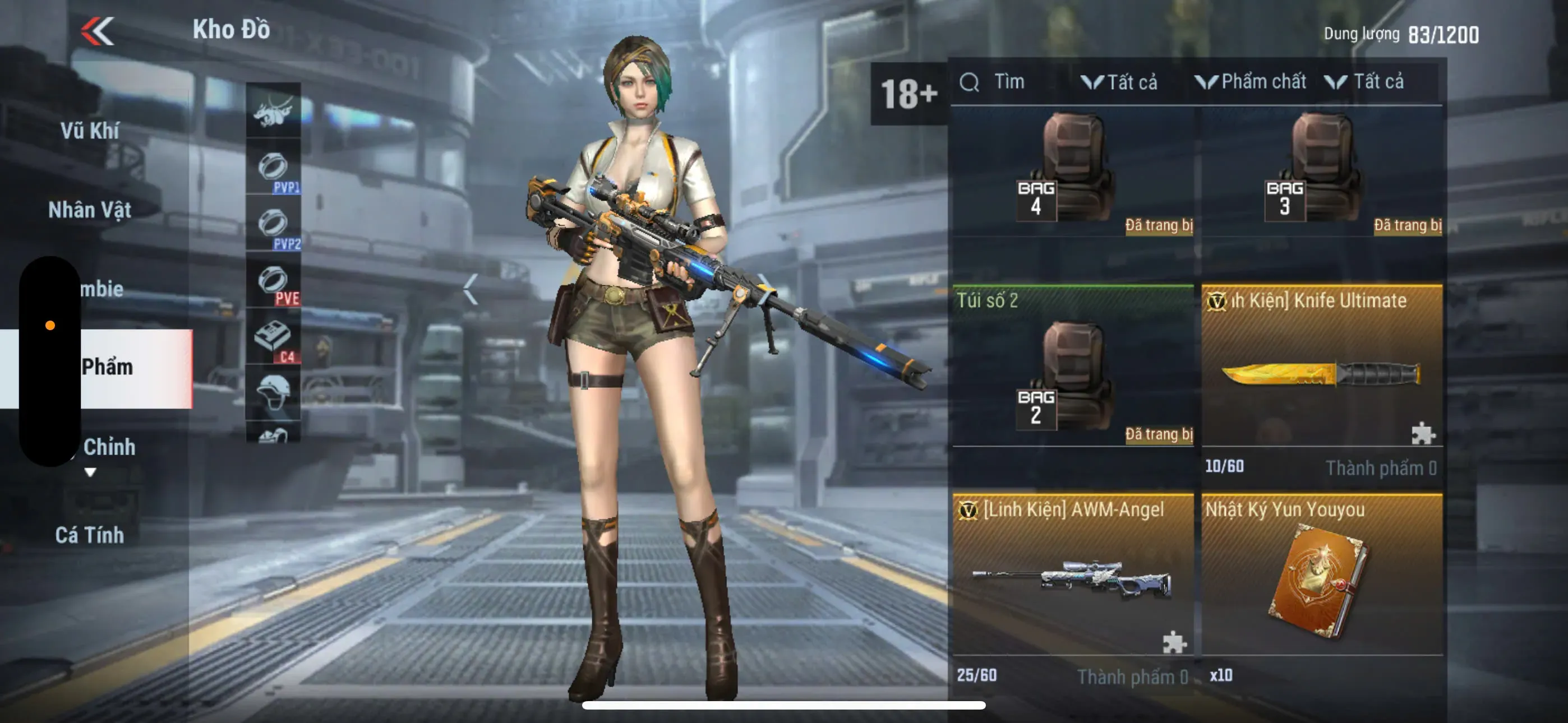Screen dimensions: 1568x723
Task: Open the Phẩm chất filter dropdown
Action: click(1252, 82)
